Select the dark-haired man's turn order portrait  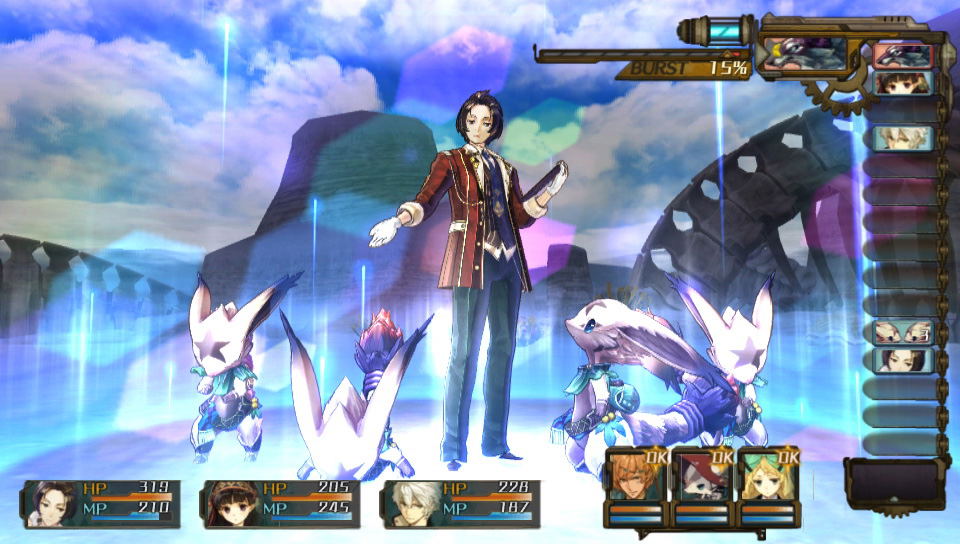click(x=902, y=360)
